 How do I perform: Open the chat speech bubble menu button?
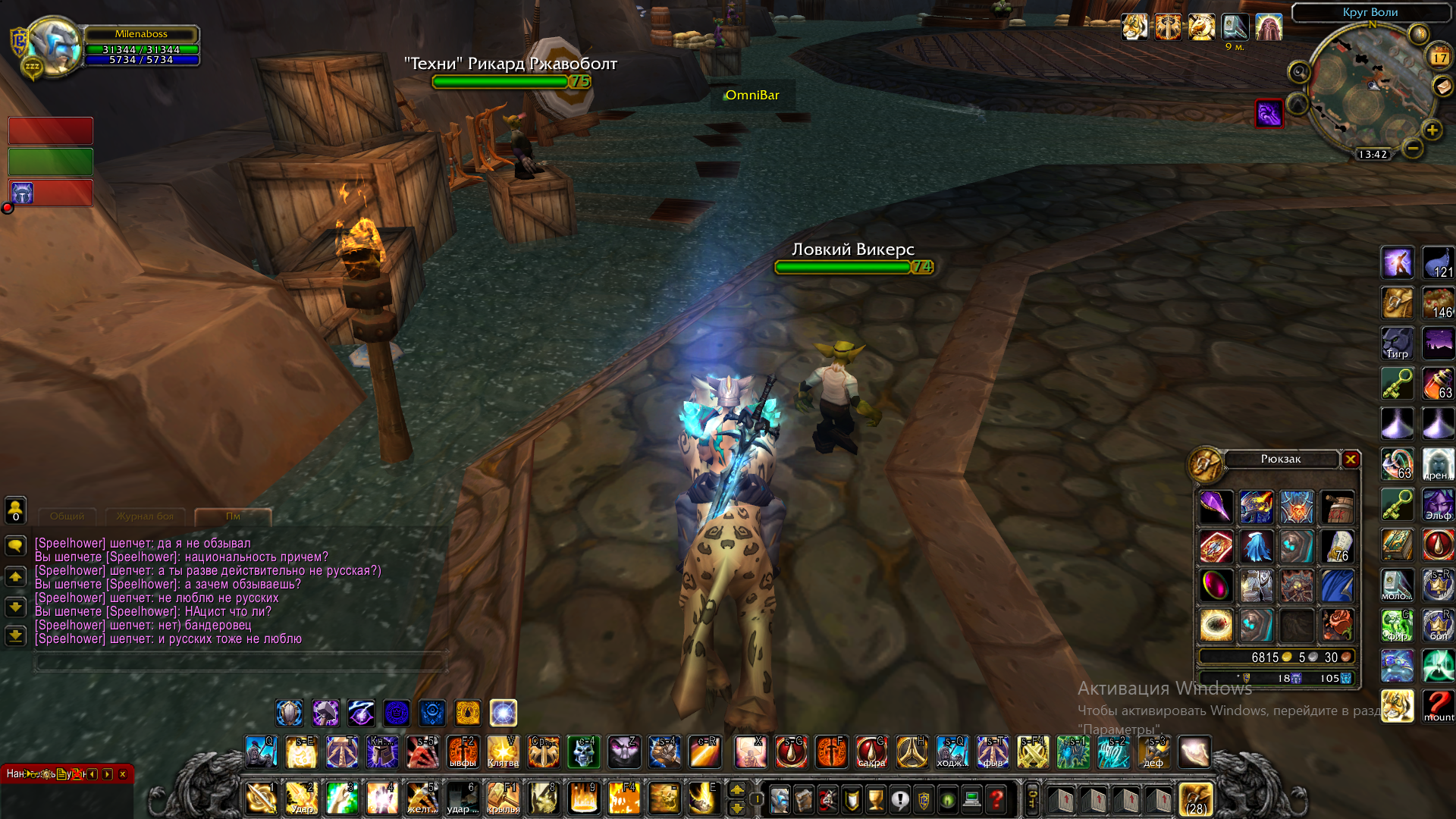coord(15,545)
